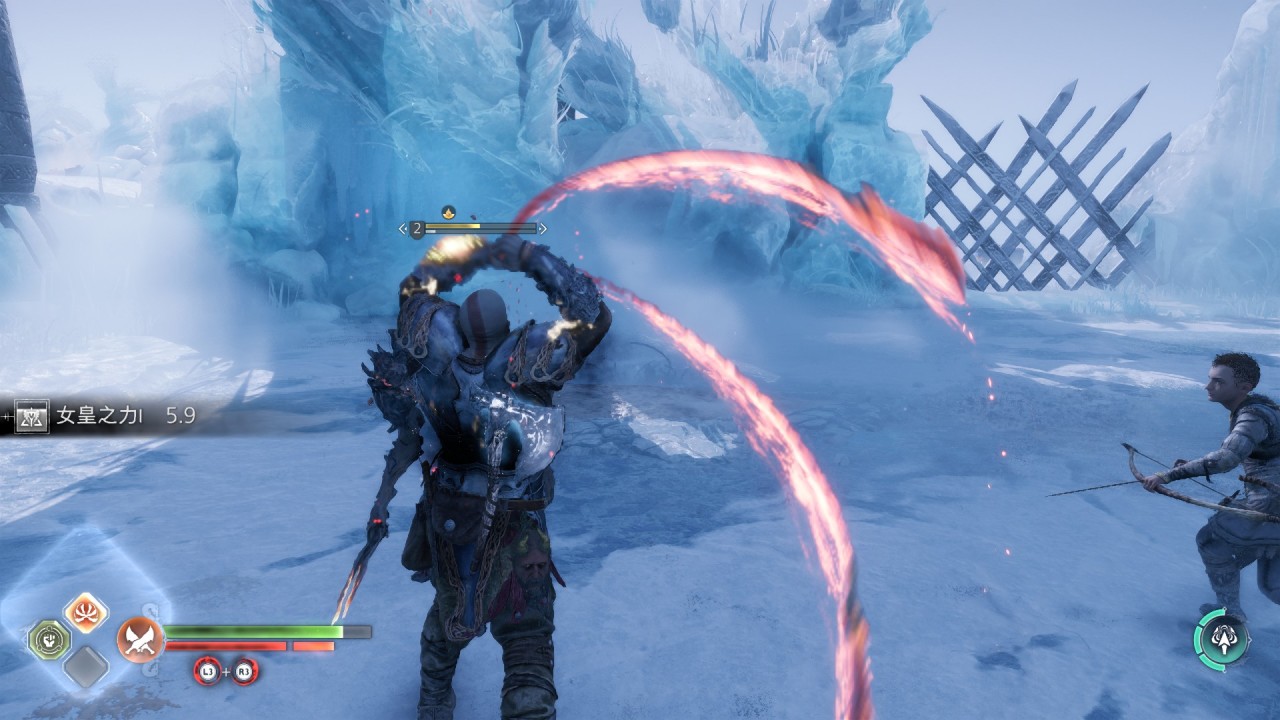This screenshot has width=1280, height=720.
Task: Click the 女皇之力 buff icon
Action: (x=32, y=416)
